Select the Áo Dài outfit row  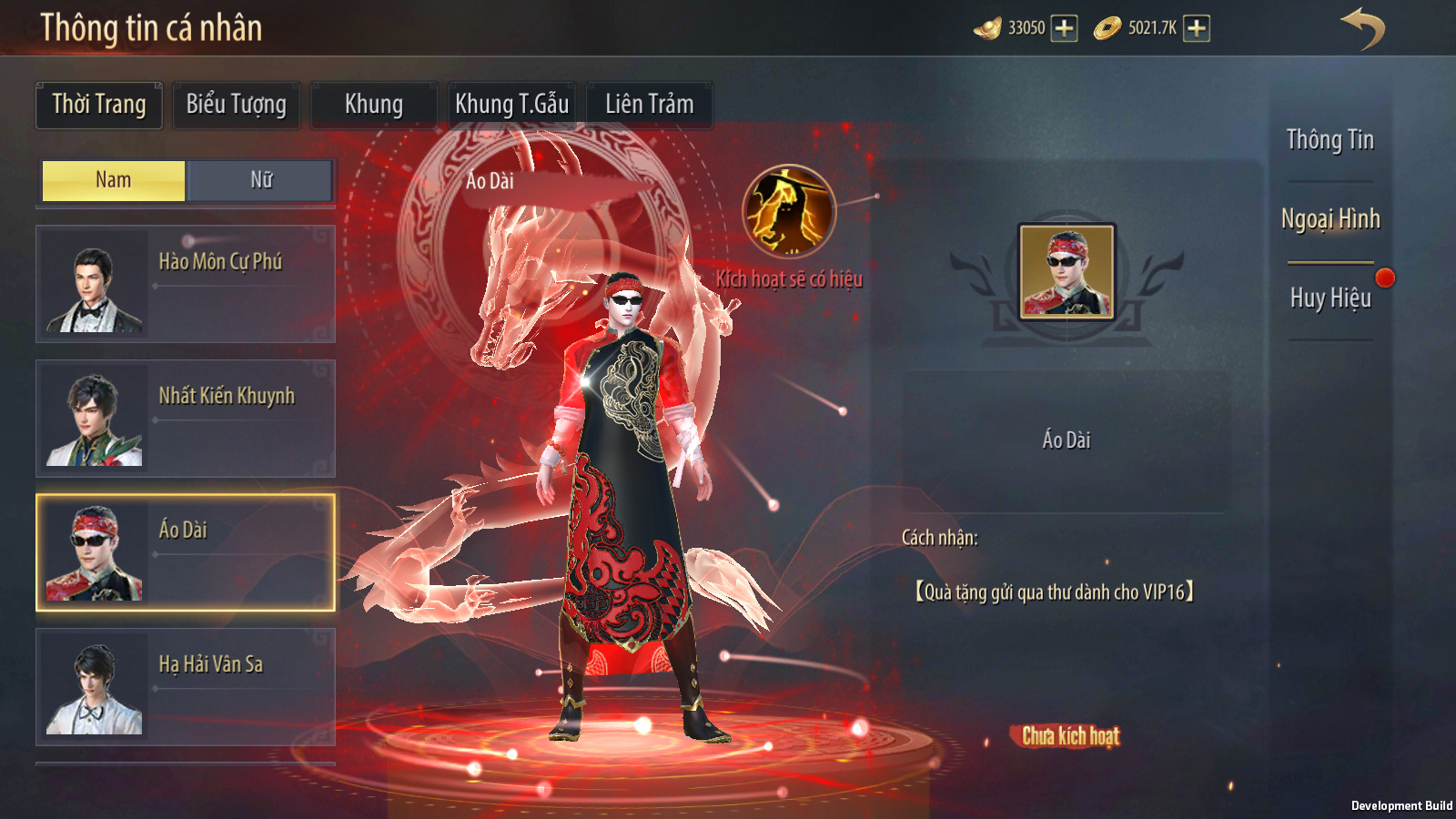pos(186,552)
